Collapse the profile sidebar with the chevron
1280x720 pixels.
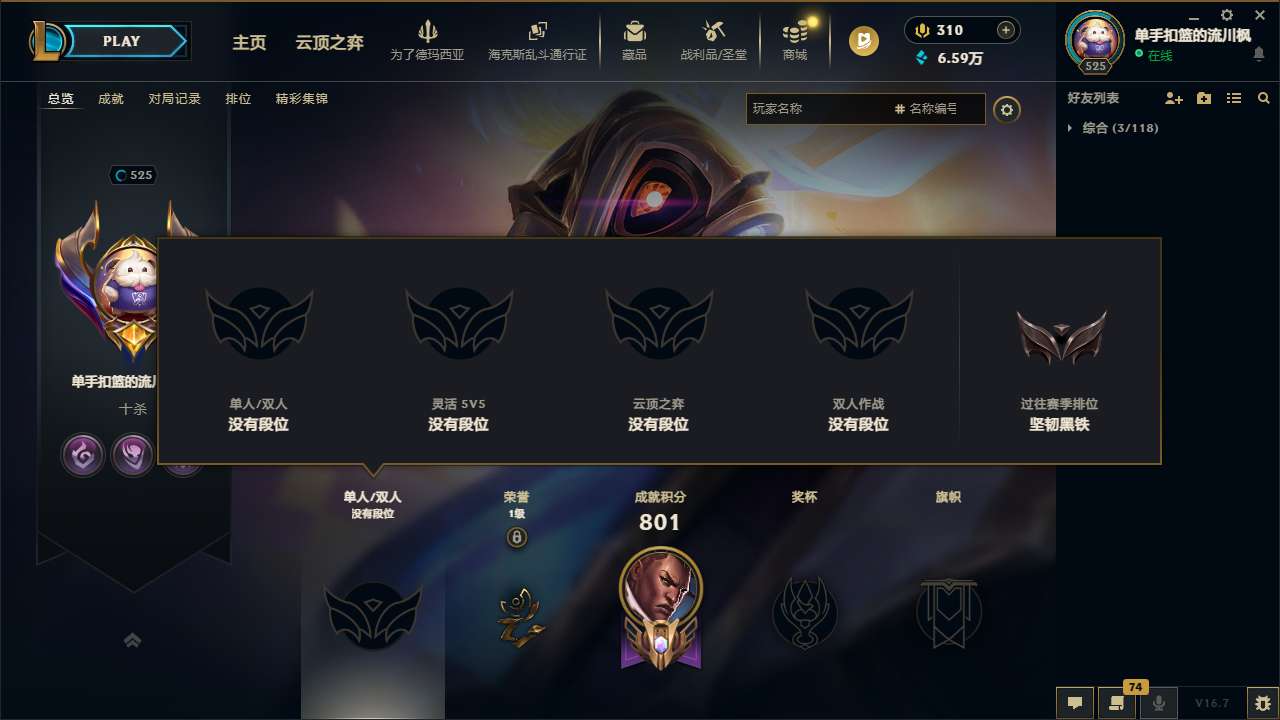coord(133,640)
